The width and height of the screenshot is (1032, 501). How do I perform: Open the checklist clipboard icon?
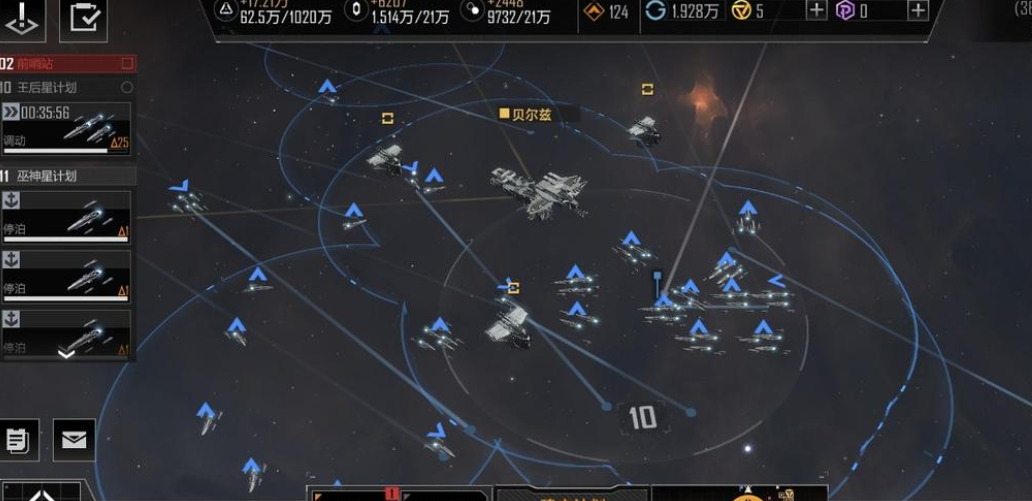click(83, 20)
